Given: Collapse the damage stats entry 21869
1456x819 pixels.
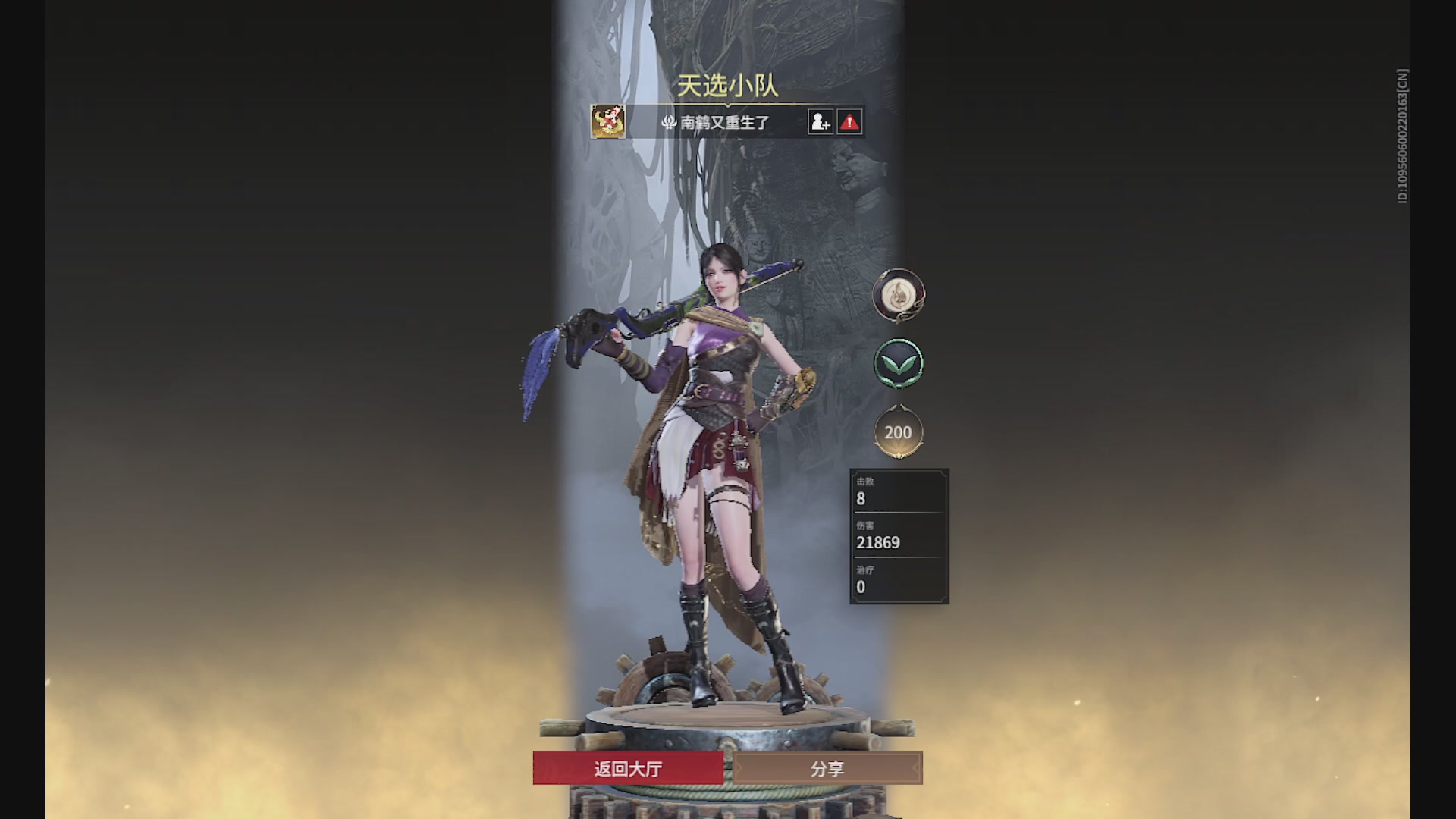Looking at the screenshot, I should [898, 537].
